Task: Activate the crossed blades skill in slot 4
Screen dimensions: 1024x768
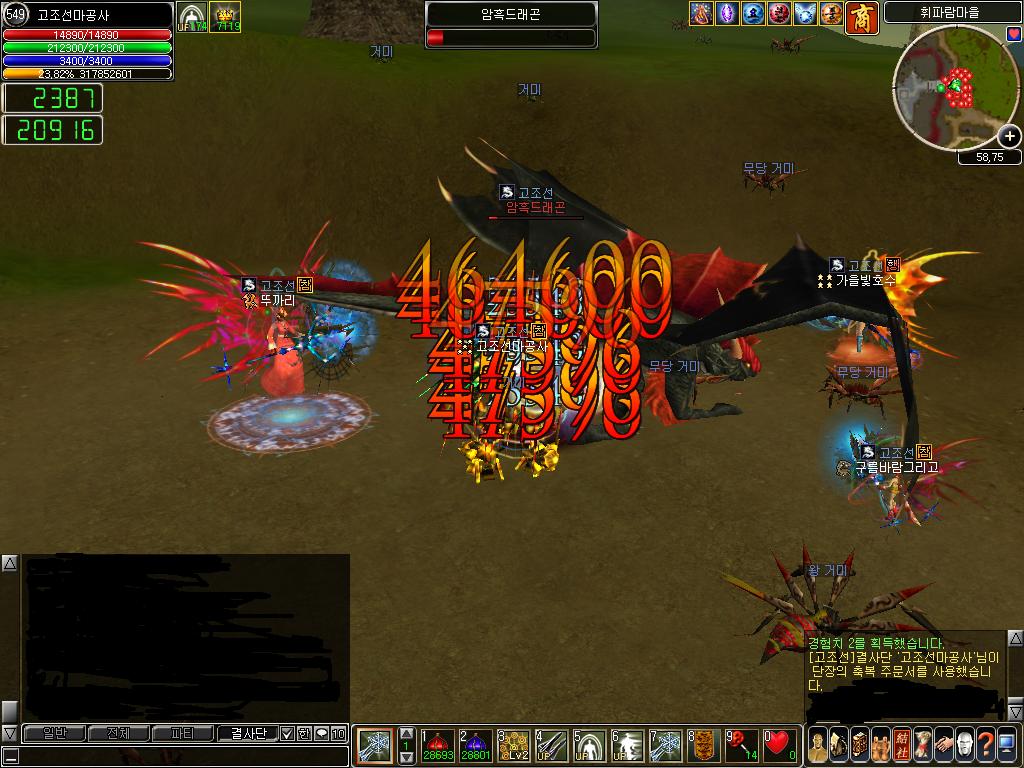Action: coord(551,746)
